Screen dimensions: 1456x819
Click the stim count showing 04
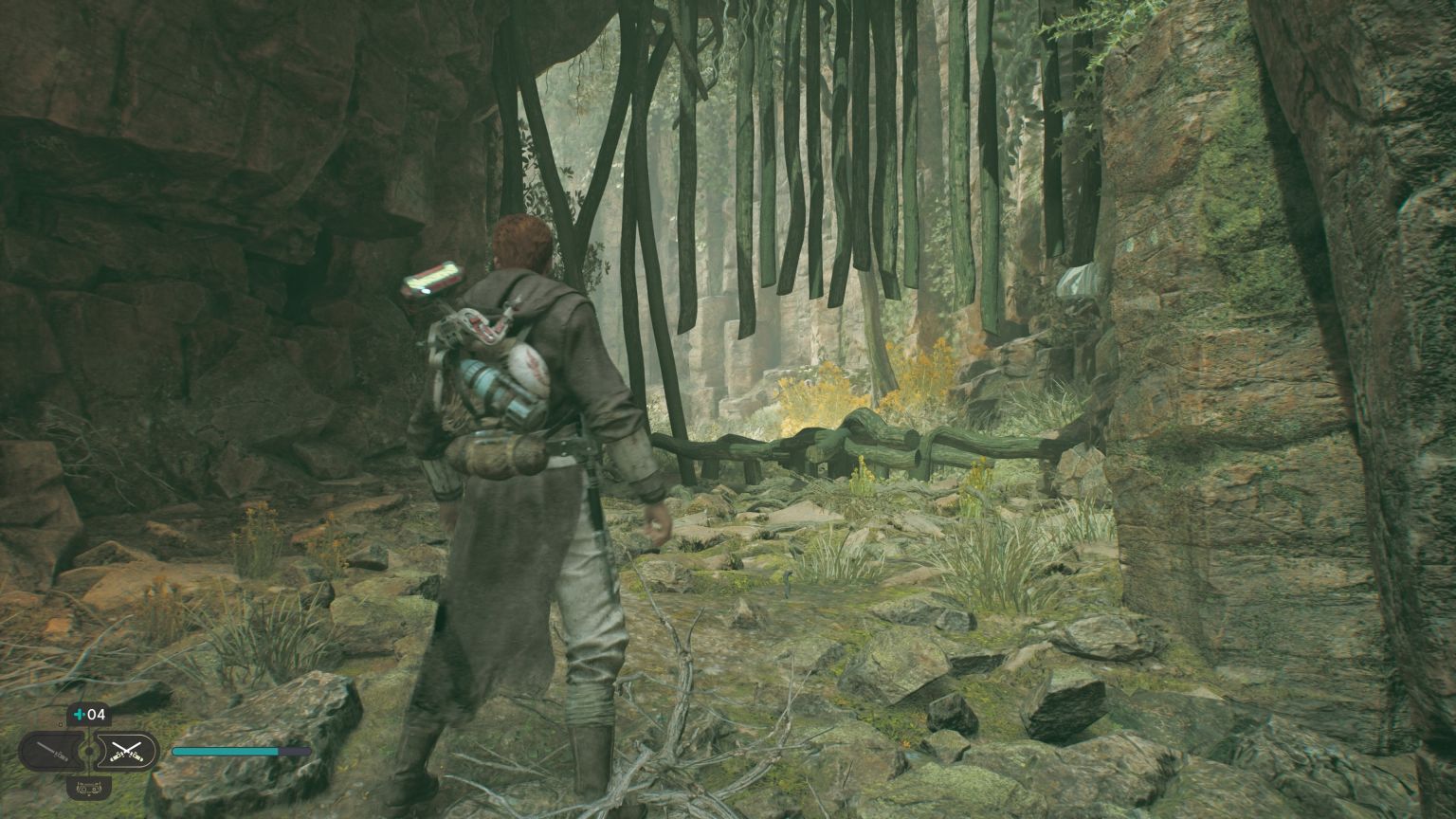point(95,714)
